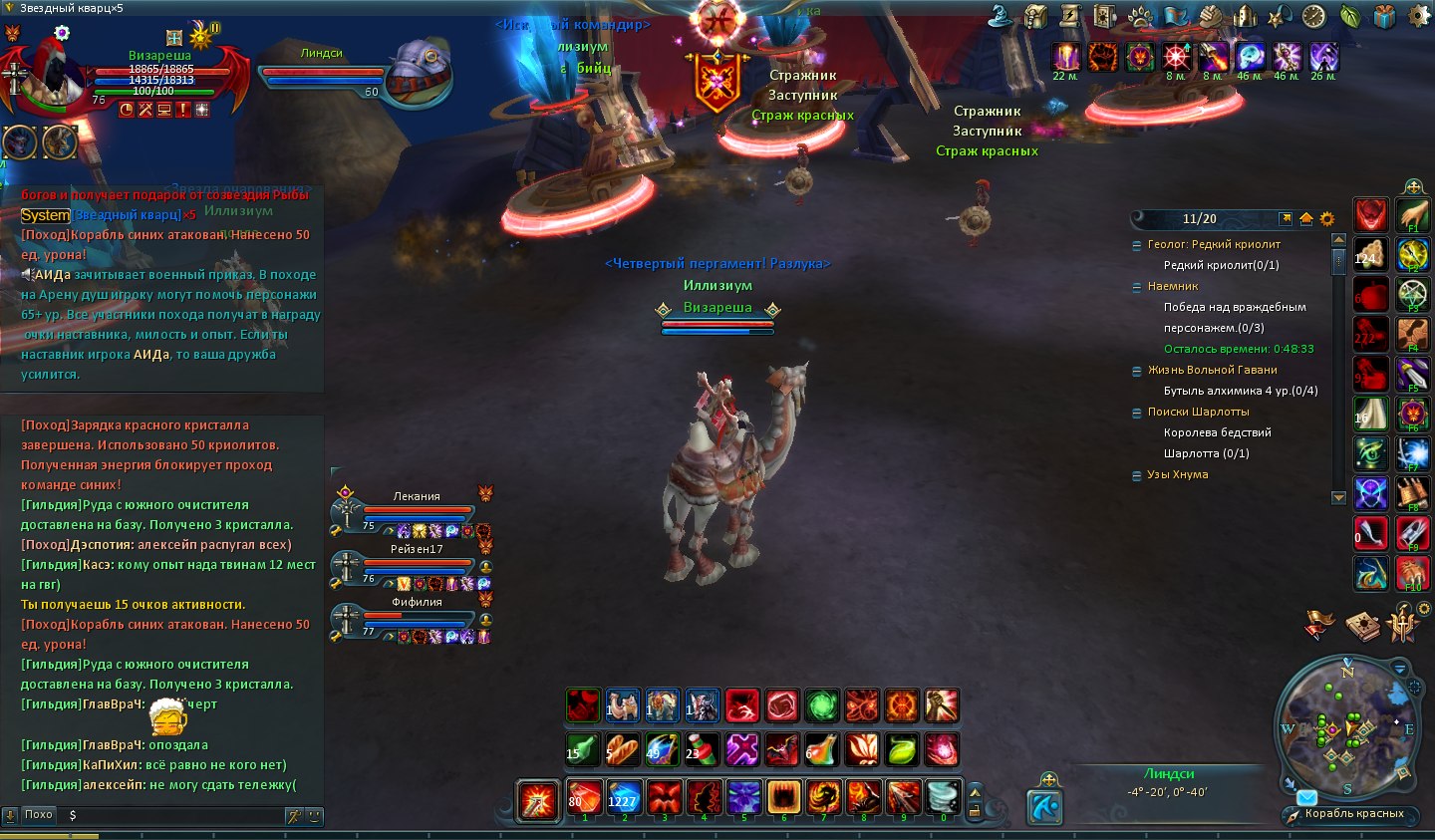Select party member Лекания's frame

(416, 510)
